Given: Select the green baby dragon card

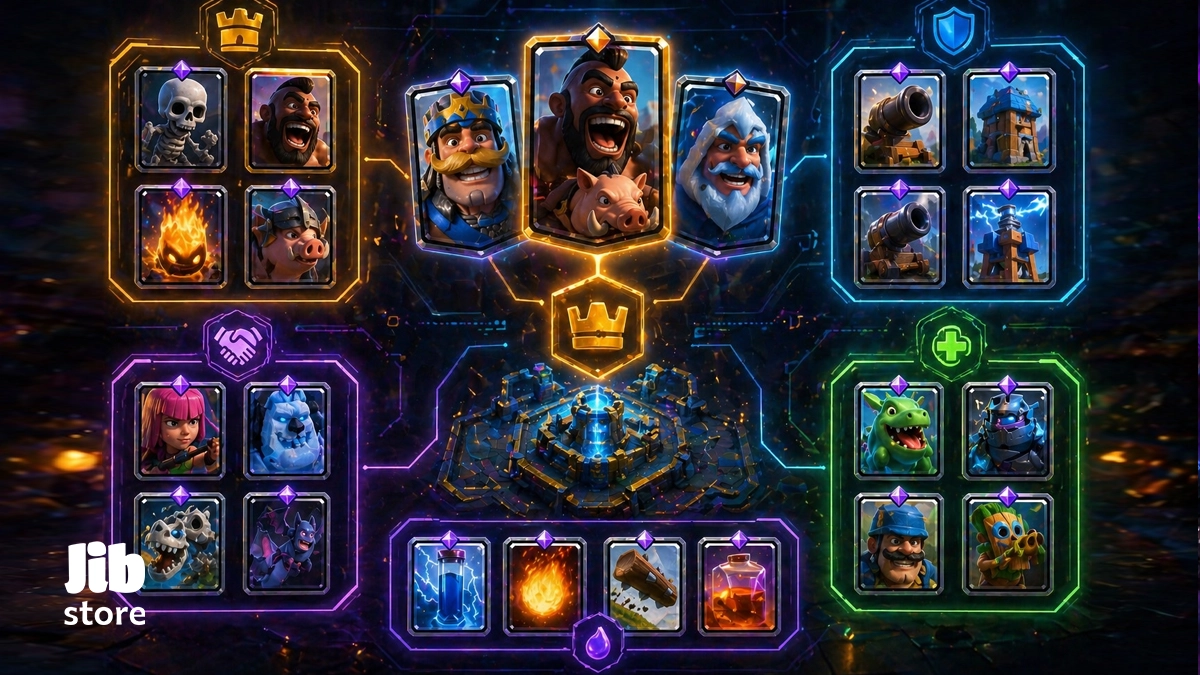Looking at the screenshot, I should coord(899,432).
